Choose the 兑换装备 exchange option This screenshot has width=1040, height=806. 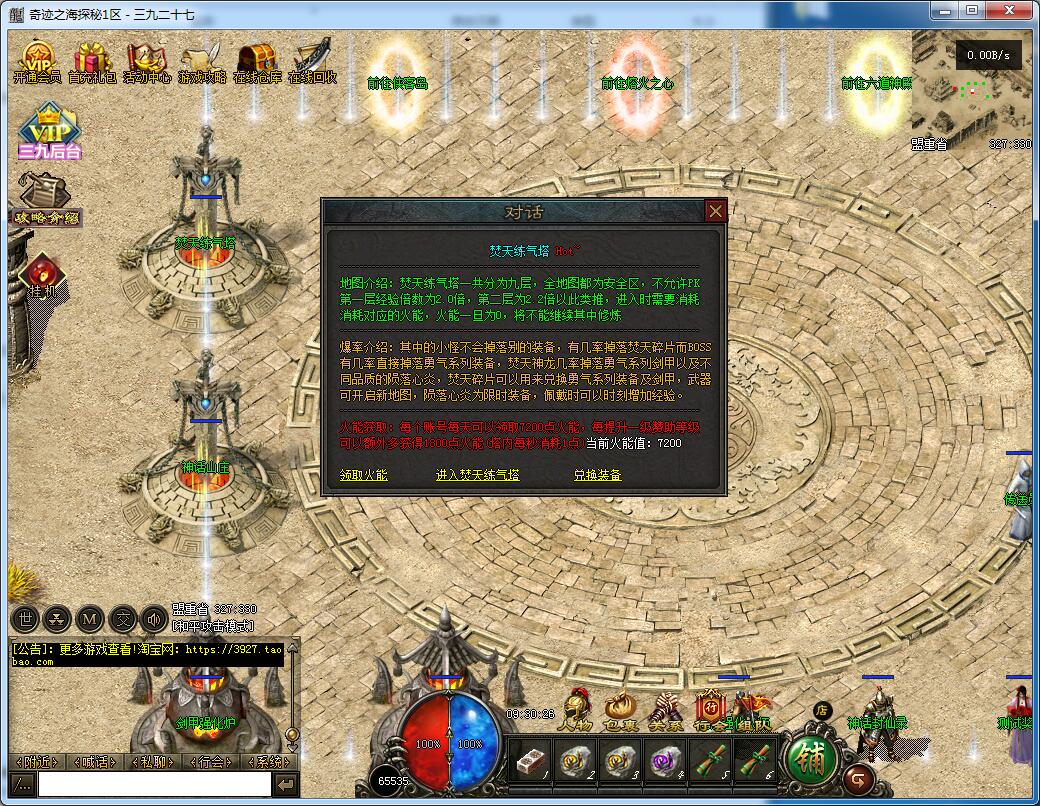click(597, 475)
